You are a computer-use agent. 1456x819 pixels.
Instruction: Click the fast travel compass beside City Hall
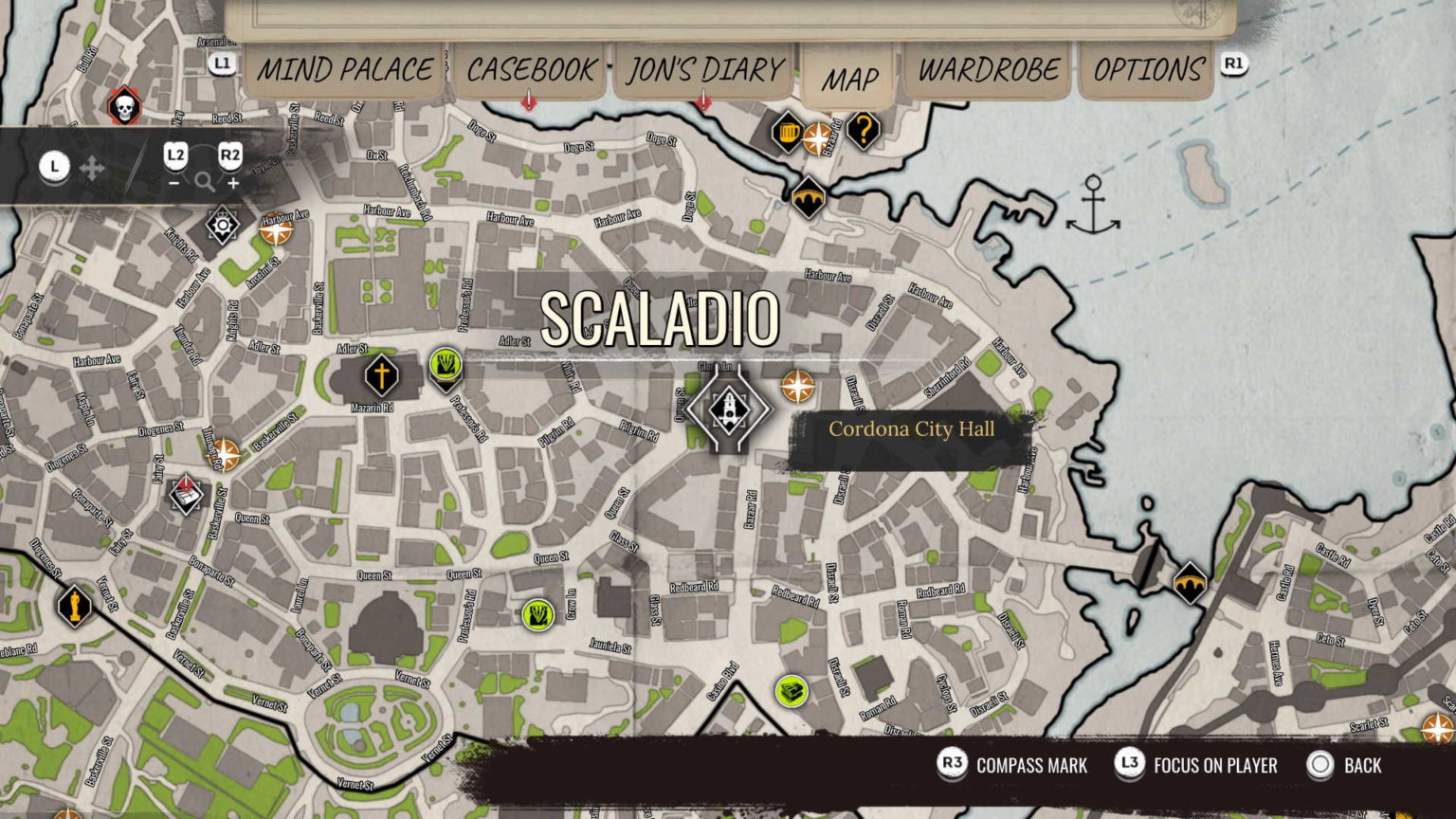point(796,386)
